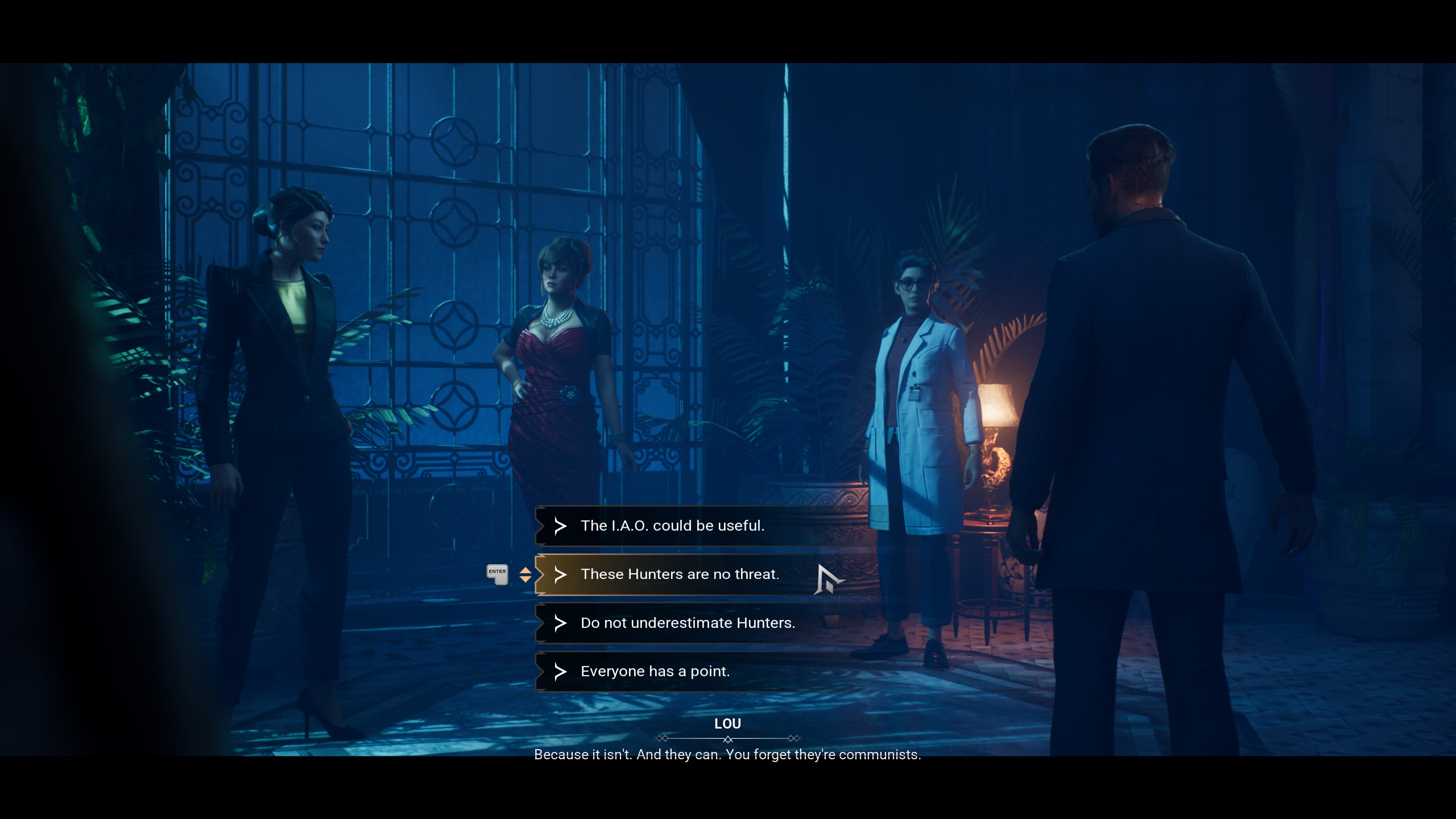Select "These Hunters are no threat." response
Image resolution: width=1456 pixels, height=819 pixels.
pos(680,574)
